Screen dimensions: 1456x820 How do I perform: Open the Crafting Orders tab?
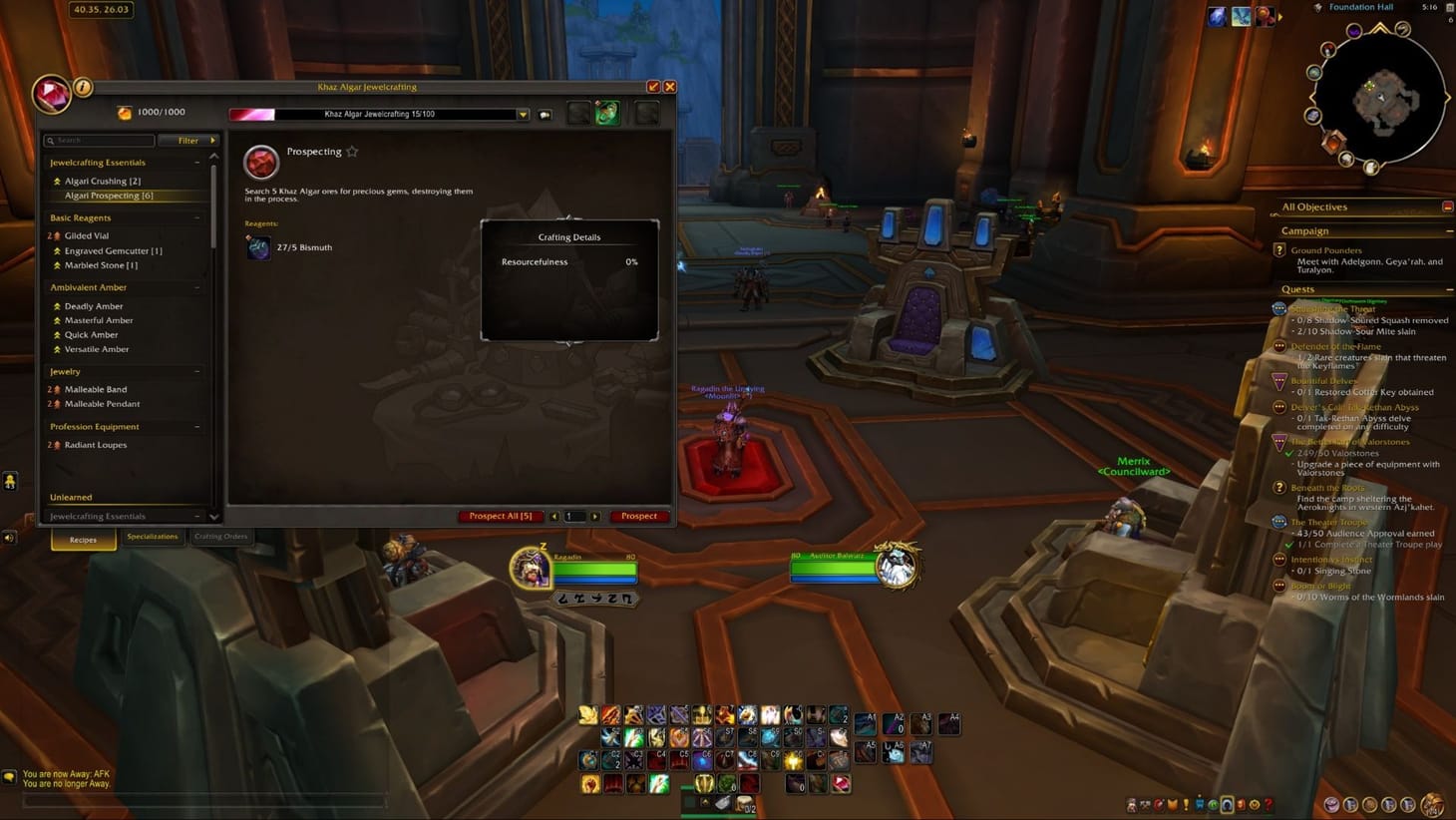click(221, 536)
